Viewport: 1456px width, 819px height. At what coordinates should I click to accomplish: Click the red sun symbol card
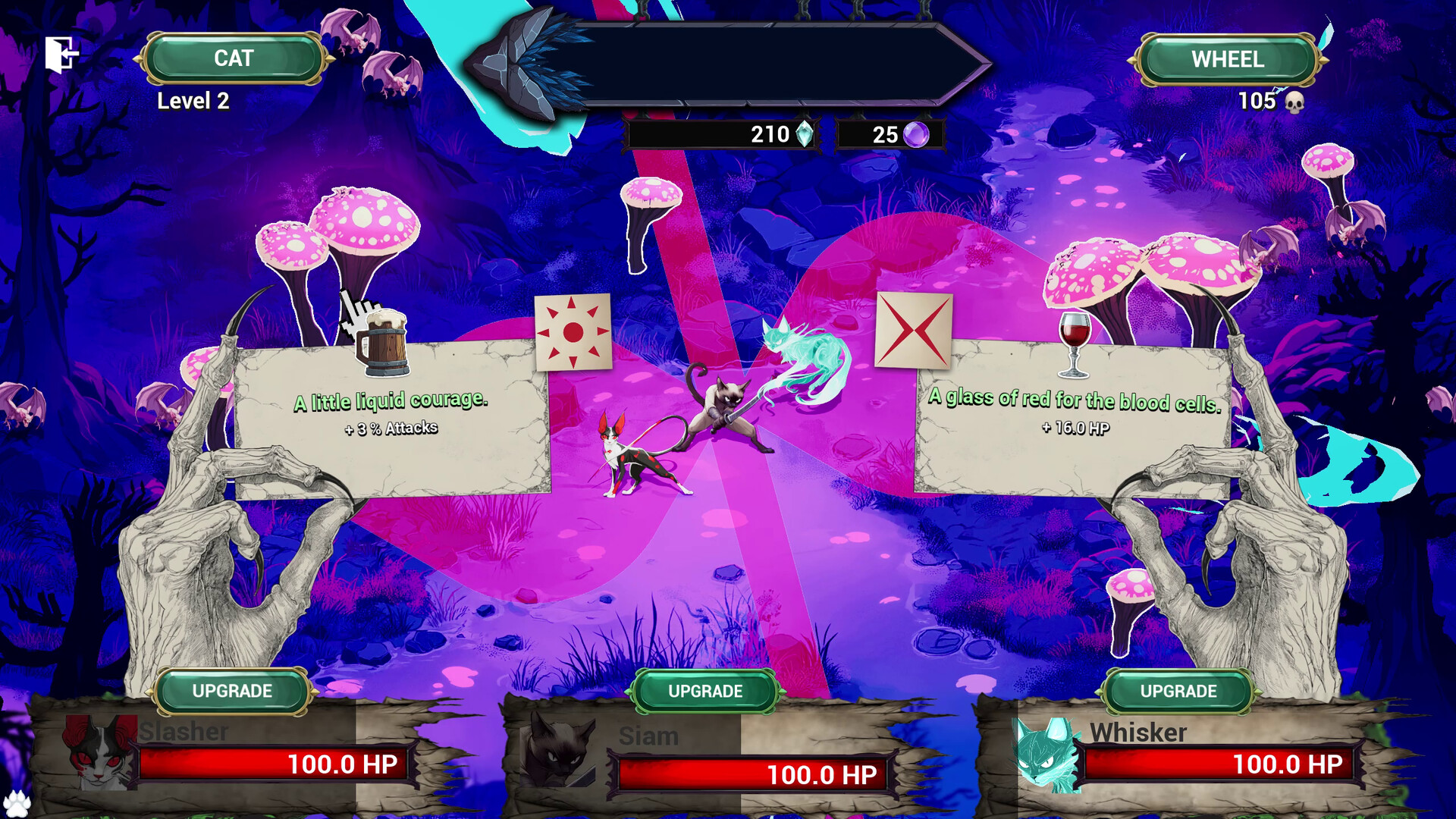(x=574, y=332)
